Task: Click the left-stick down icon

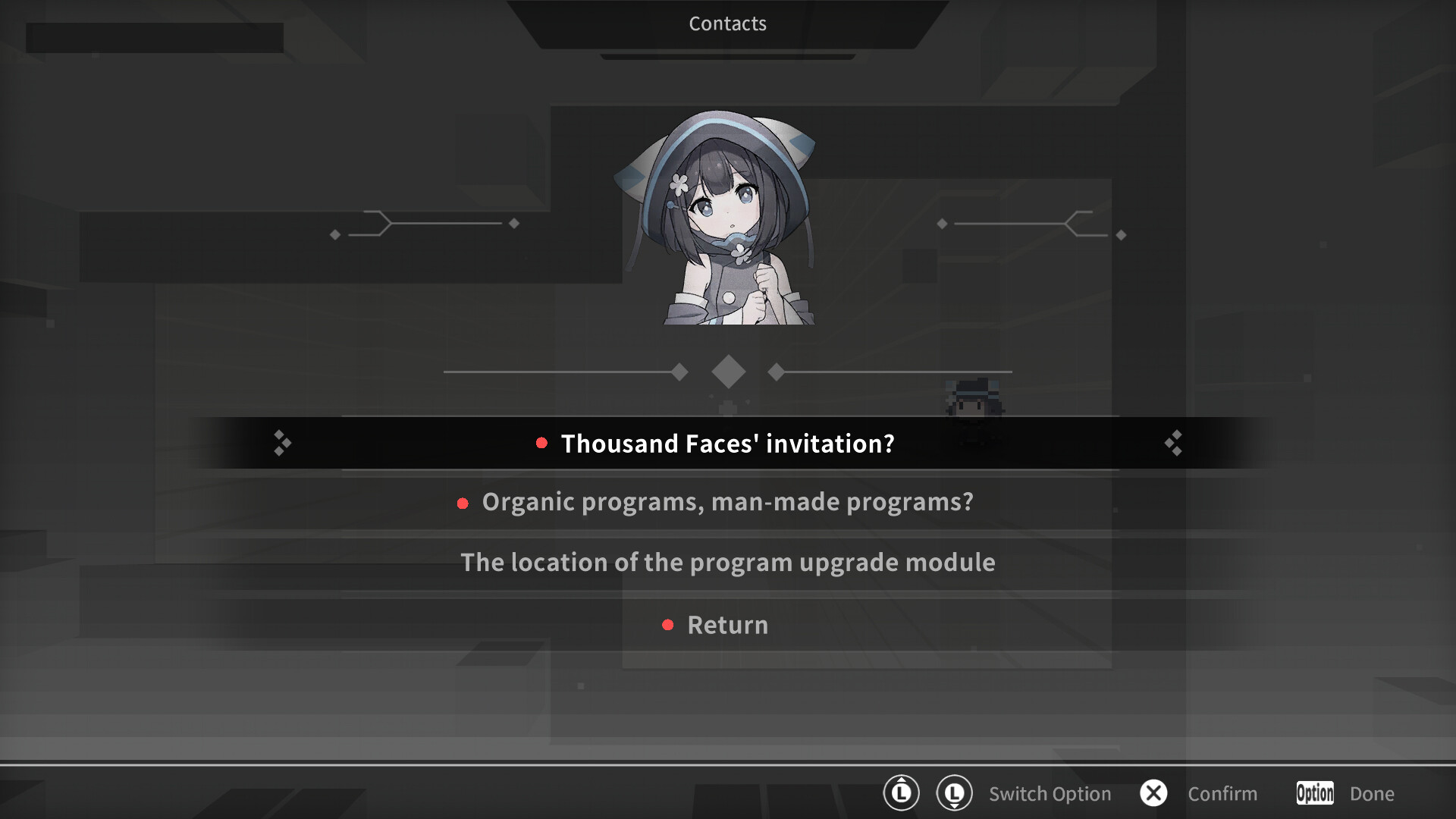Action: click(x=955, y=793)
